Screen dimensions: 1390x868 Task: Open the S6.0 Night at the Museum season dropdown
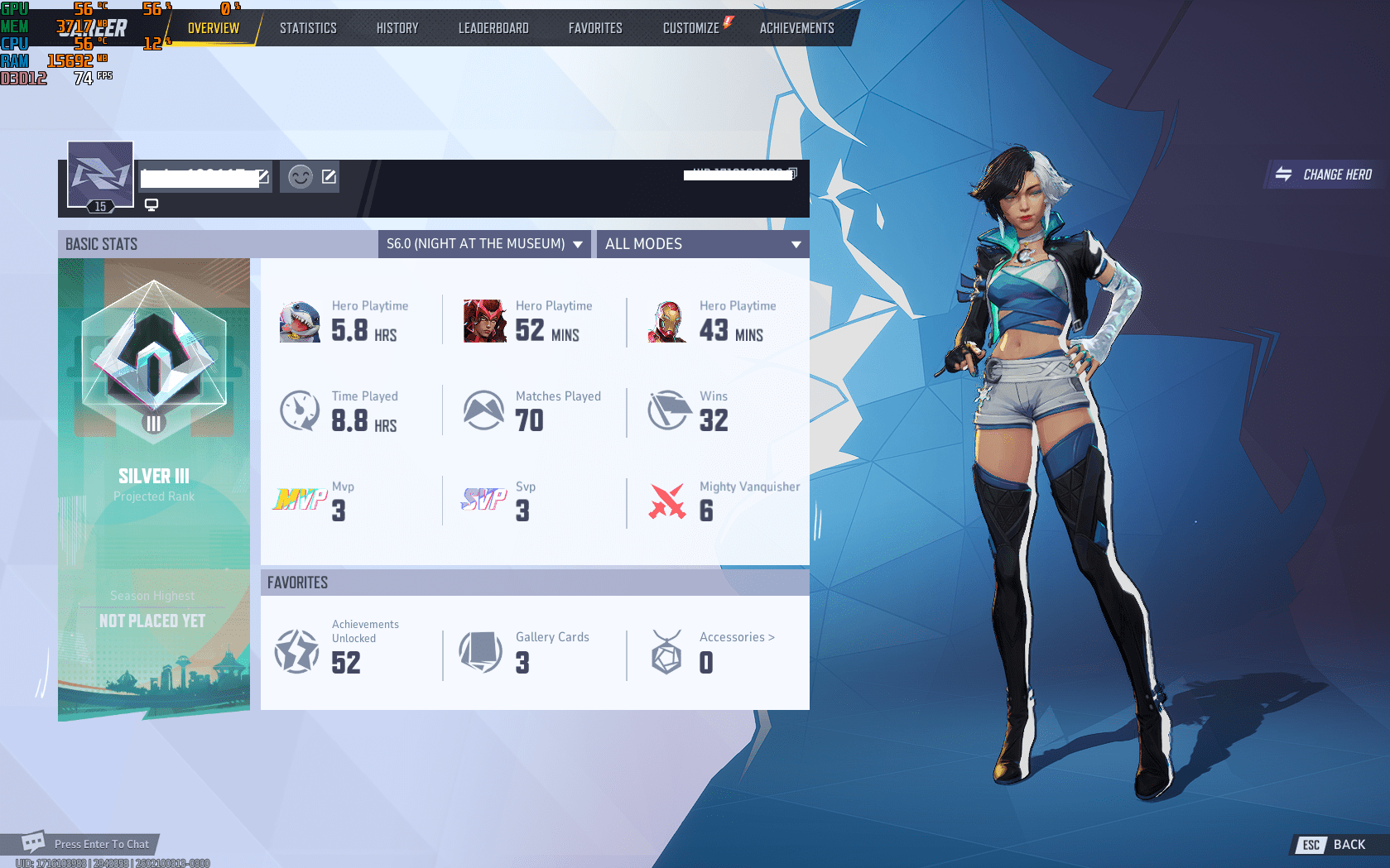(483, 244)
